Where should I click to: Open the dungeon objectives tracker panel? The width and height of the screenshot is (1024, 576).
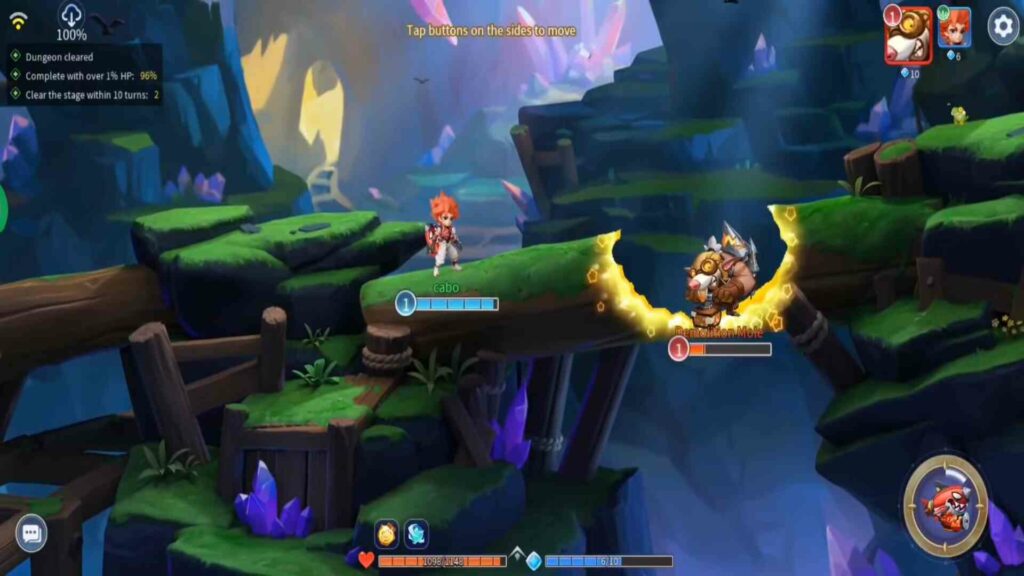click(82, 75)
